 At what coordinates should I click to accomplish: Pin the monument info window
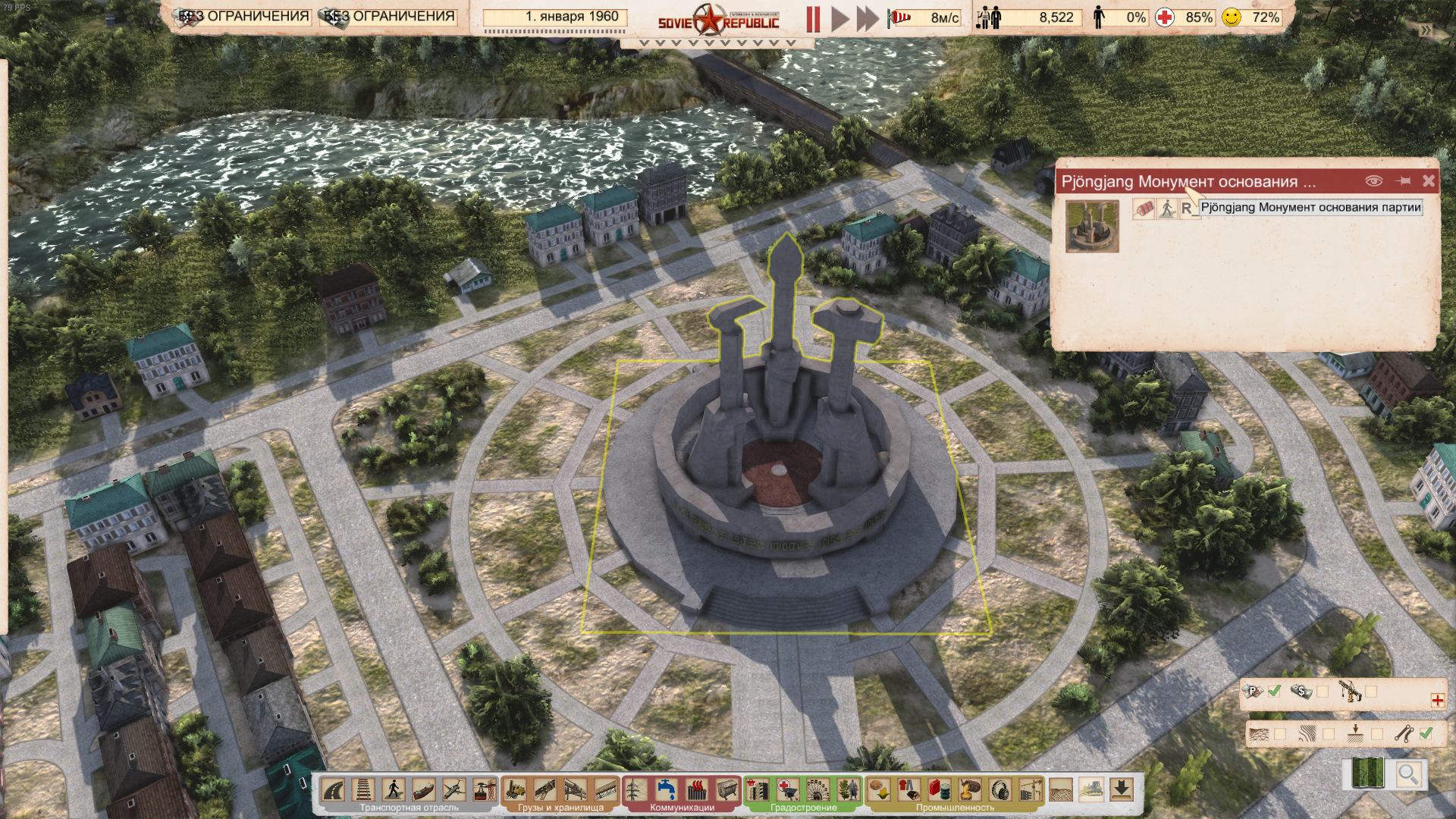pyautogui.click(x=1403, y=181)
